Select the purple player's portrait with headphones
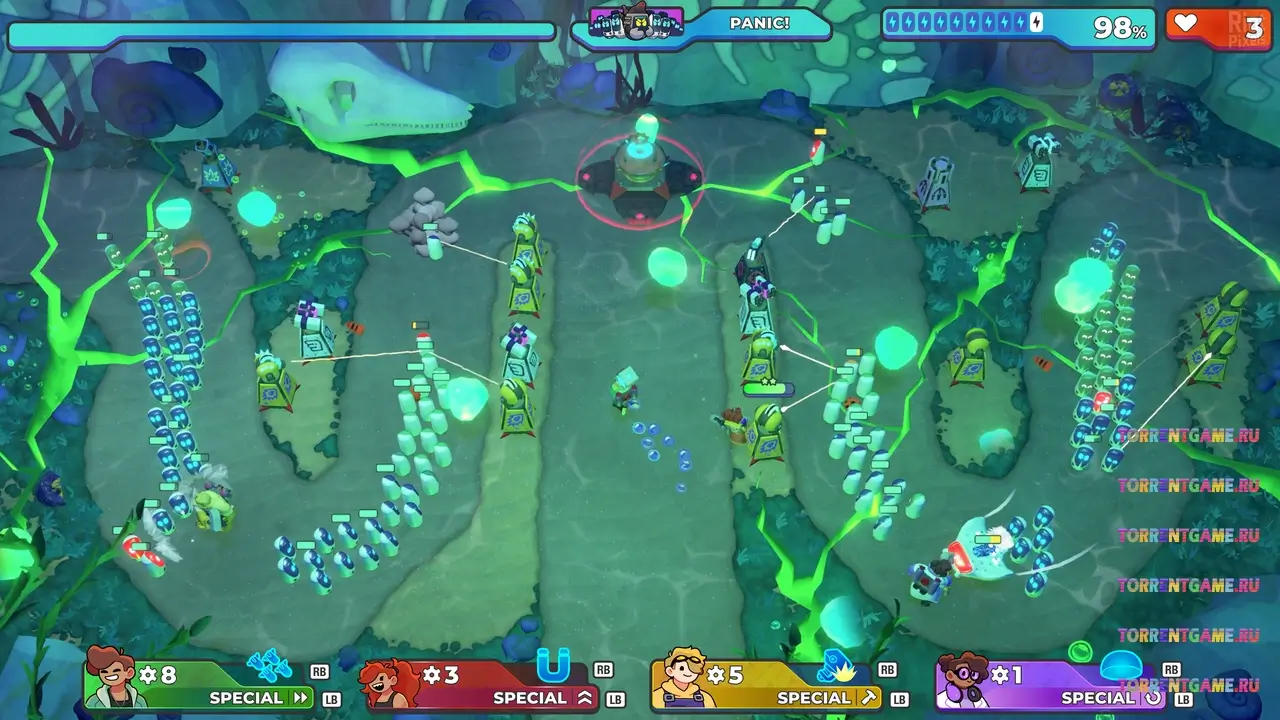The width and height of the screenshot is (1280, 720). pyautogui.click(x=962, y=681)
